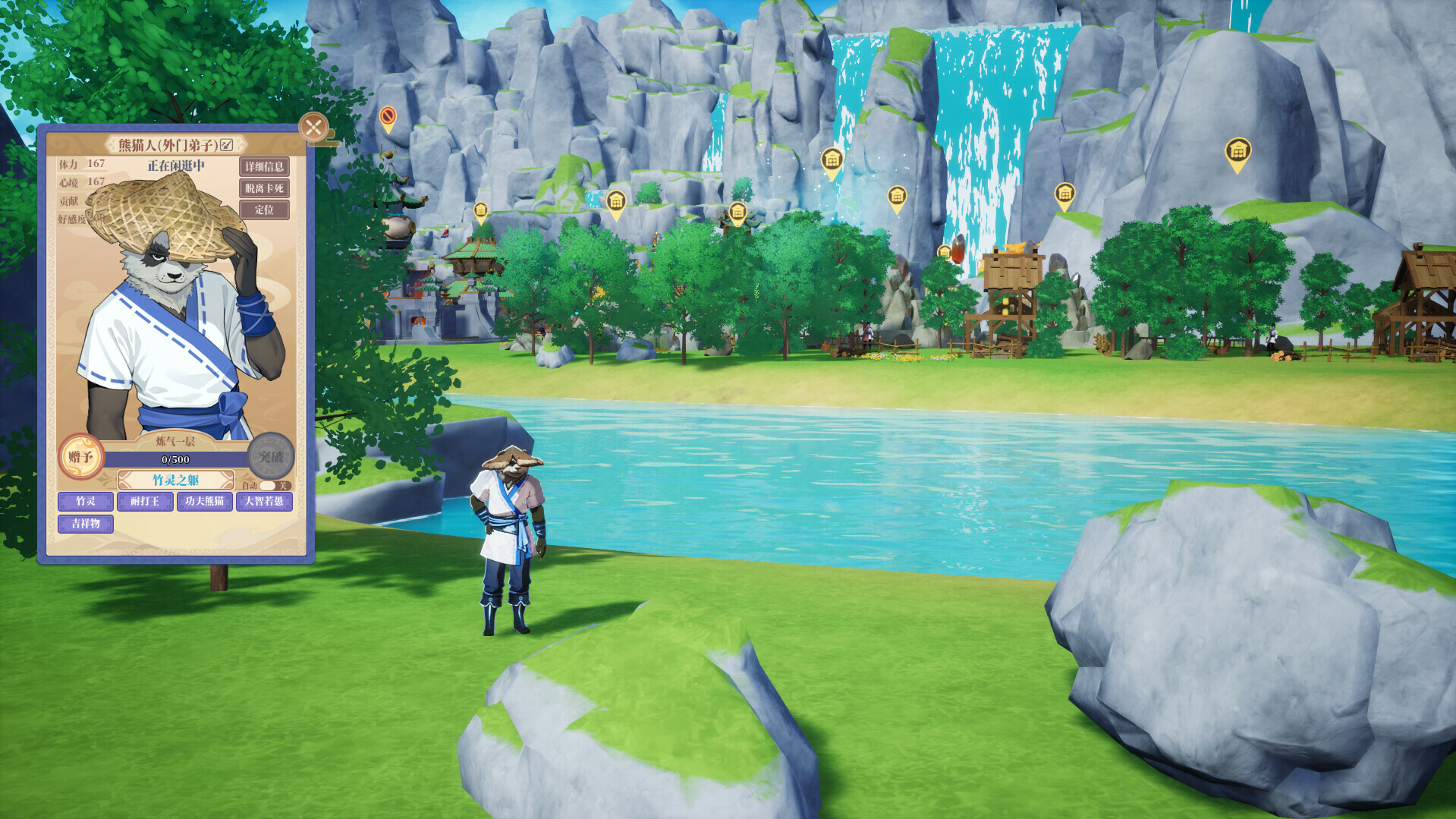
Task: Click the 脱离卡死 unstuck button
Action: (x=264, y=187)
